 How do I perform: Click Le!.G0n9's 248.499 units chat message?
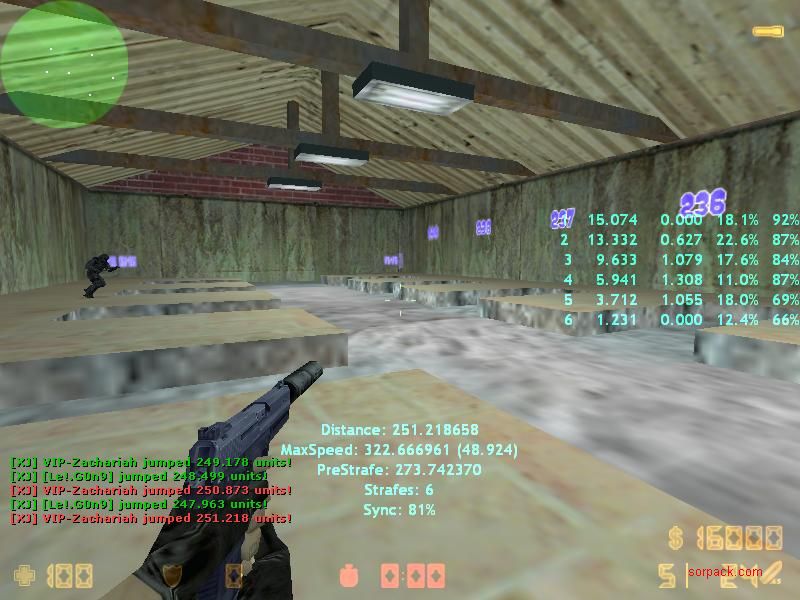click(151, 476)
